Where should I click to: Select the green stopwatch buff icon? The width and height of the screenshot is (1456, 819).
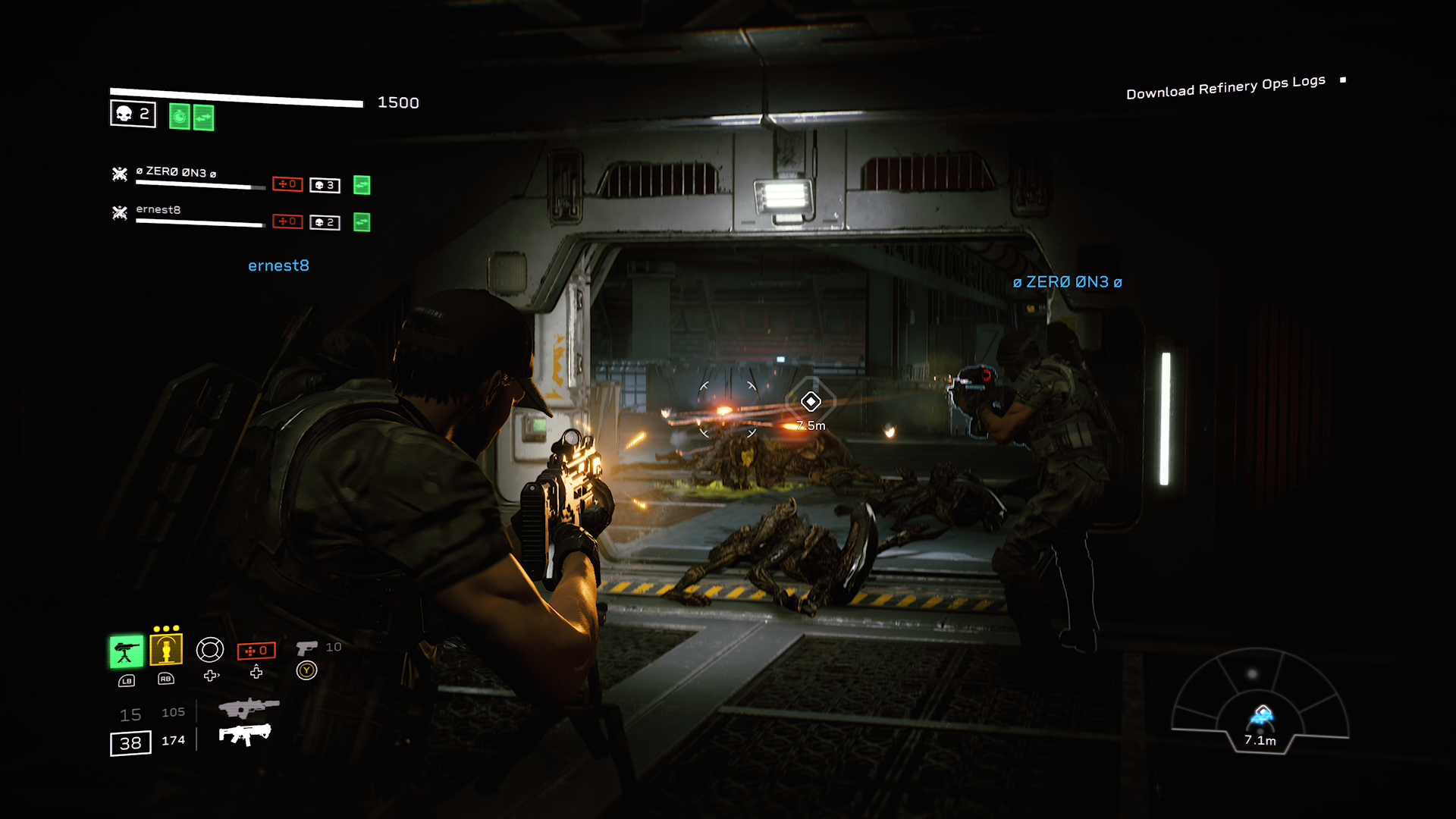coord(180,117)
